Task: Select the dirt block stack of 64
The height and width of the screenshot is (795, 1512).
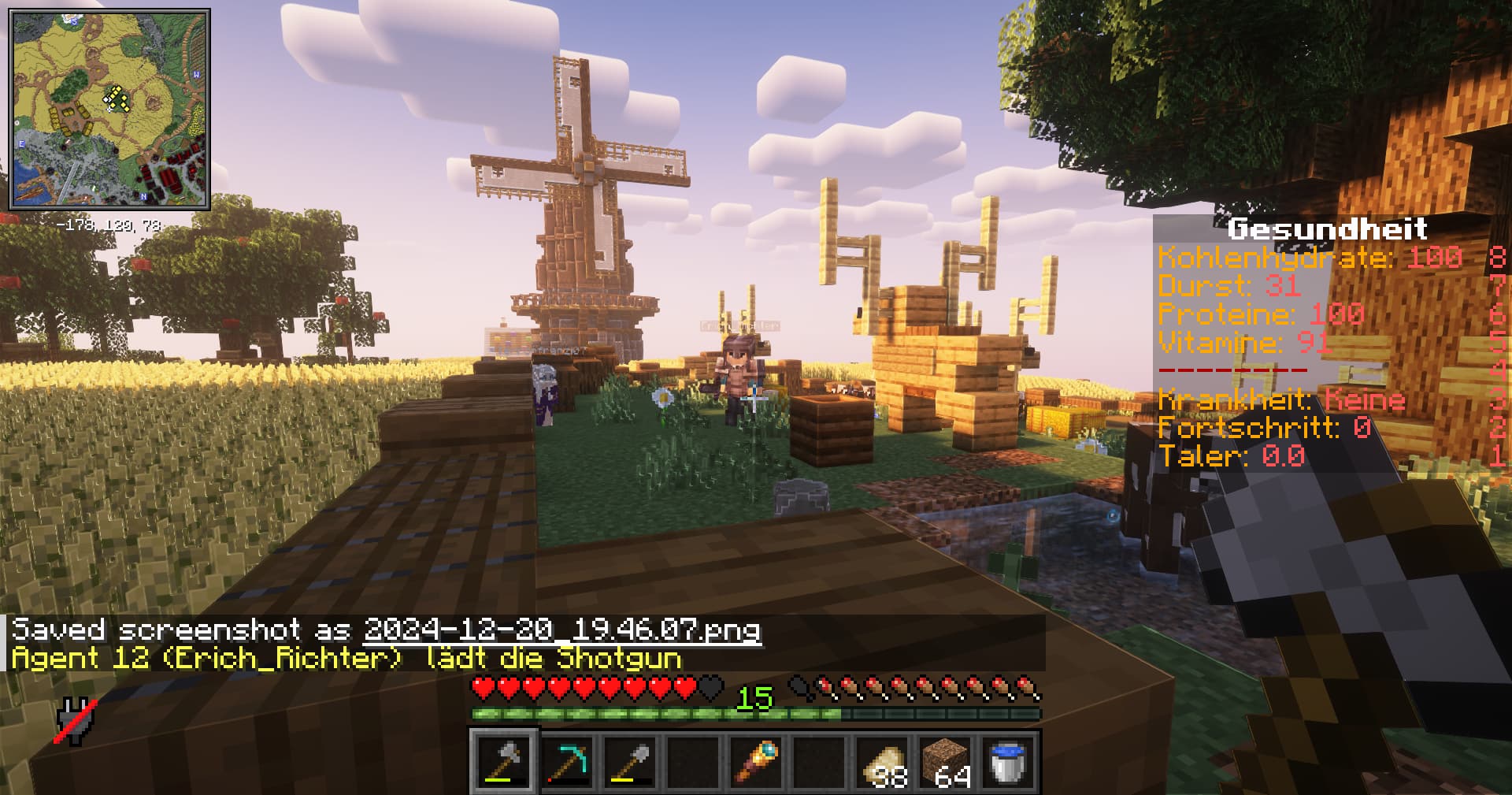Action: [x=946, y=762]
